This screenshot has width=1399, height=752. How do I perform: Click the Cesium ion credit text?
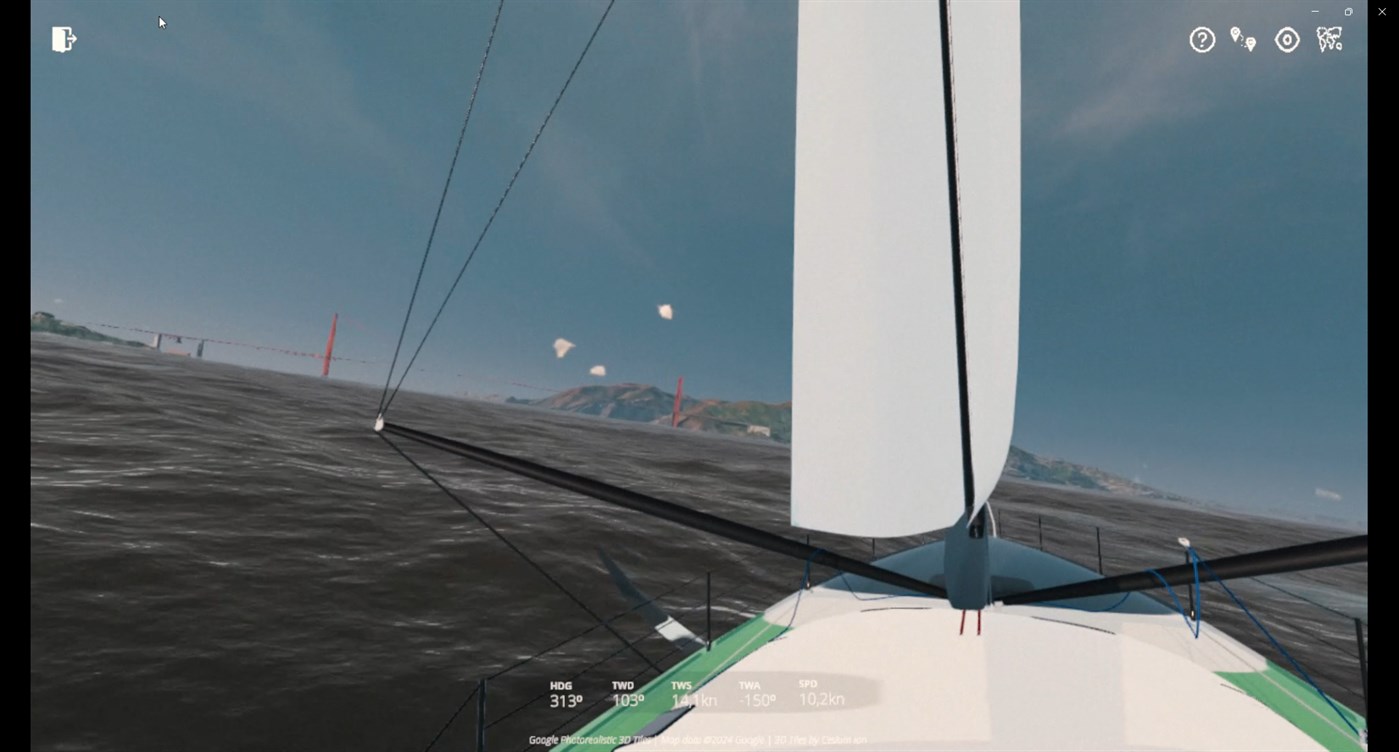845,739
